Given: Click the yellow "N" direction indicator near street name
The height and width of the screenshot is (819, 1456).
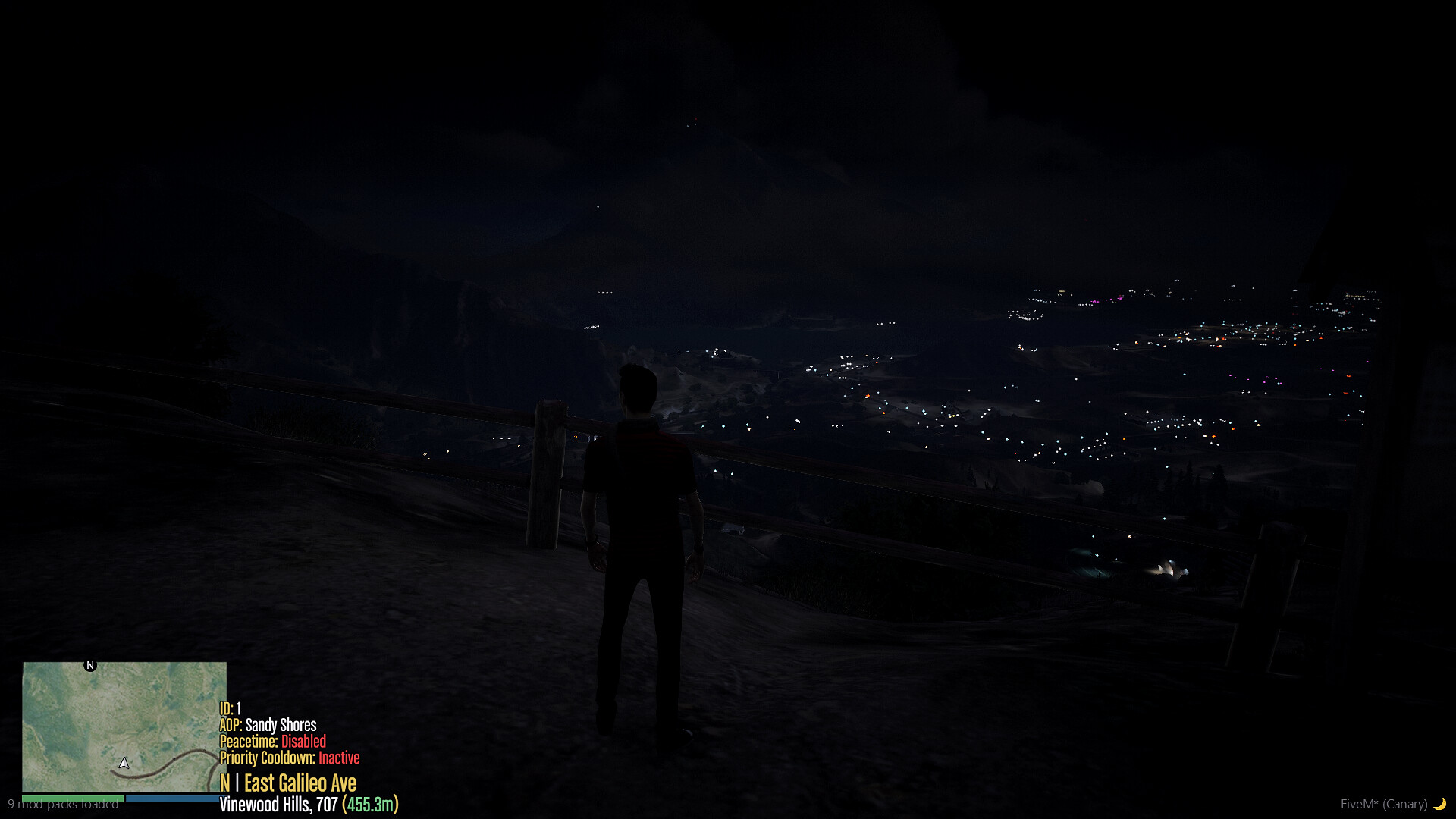Looking at the screenshot, I should point(225,783).
